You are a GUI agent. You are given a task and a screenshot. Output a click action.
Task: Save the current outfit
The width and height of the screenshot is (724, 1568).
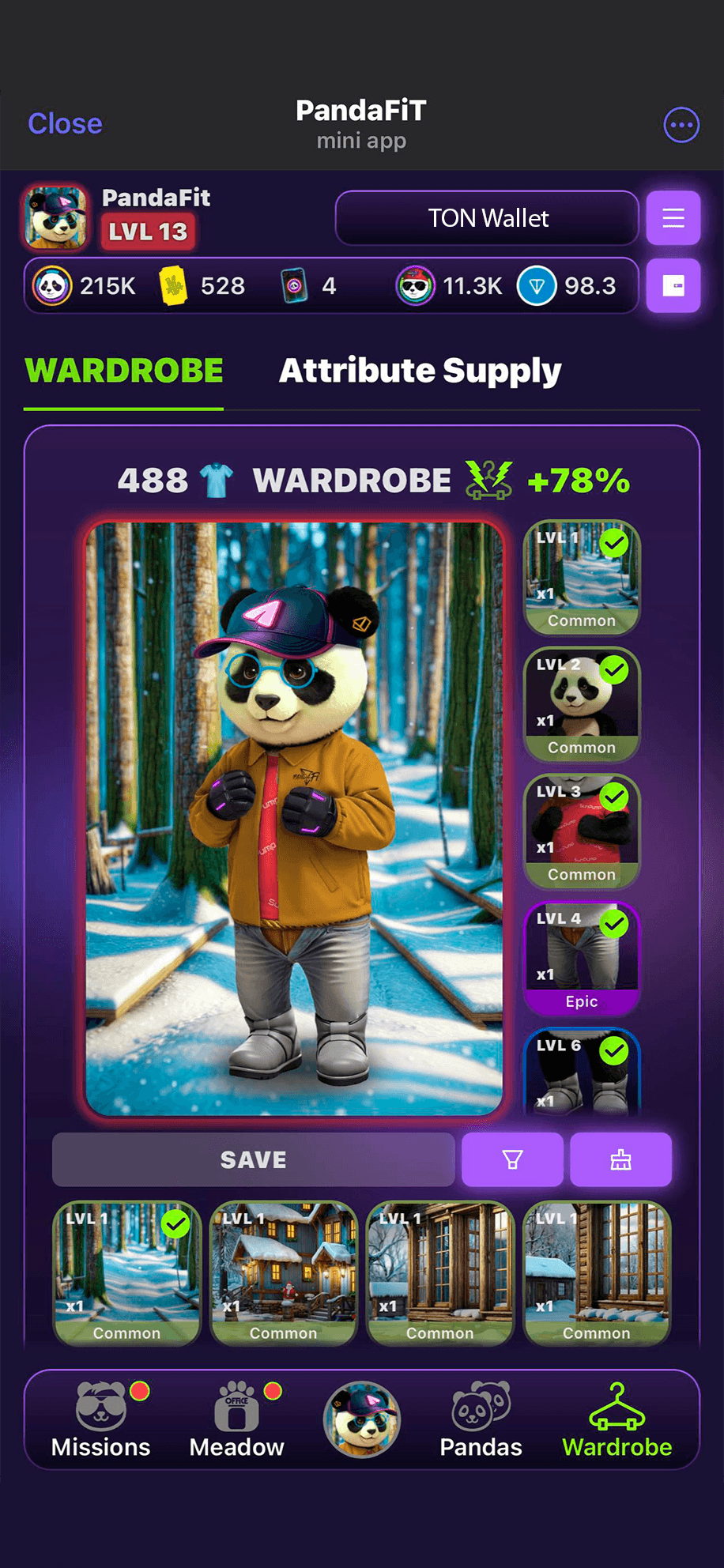[253, 1159]
